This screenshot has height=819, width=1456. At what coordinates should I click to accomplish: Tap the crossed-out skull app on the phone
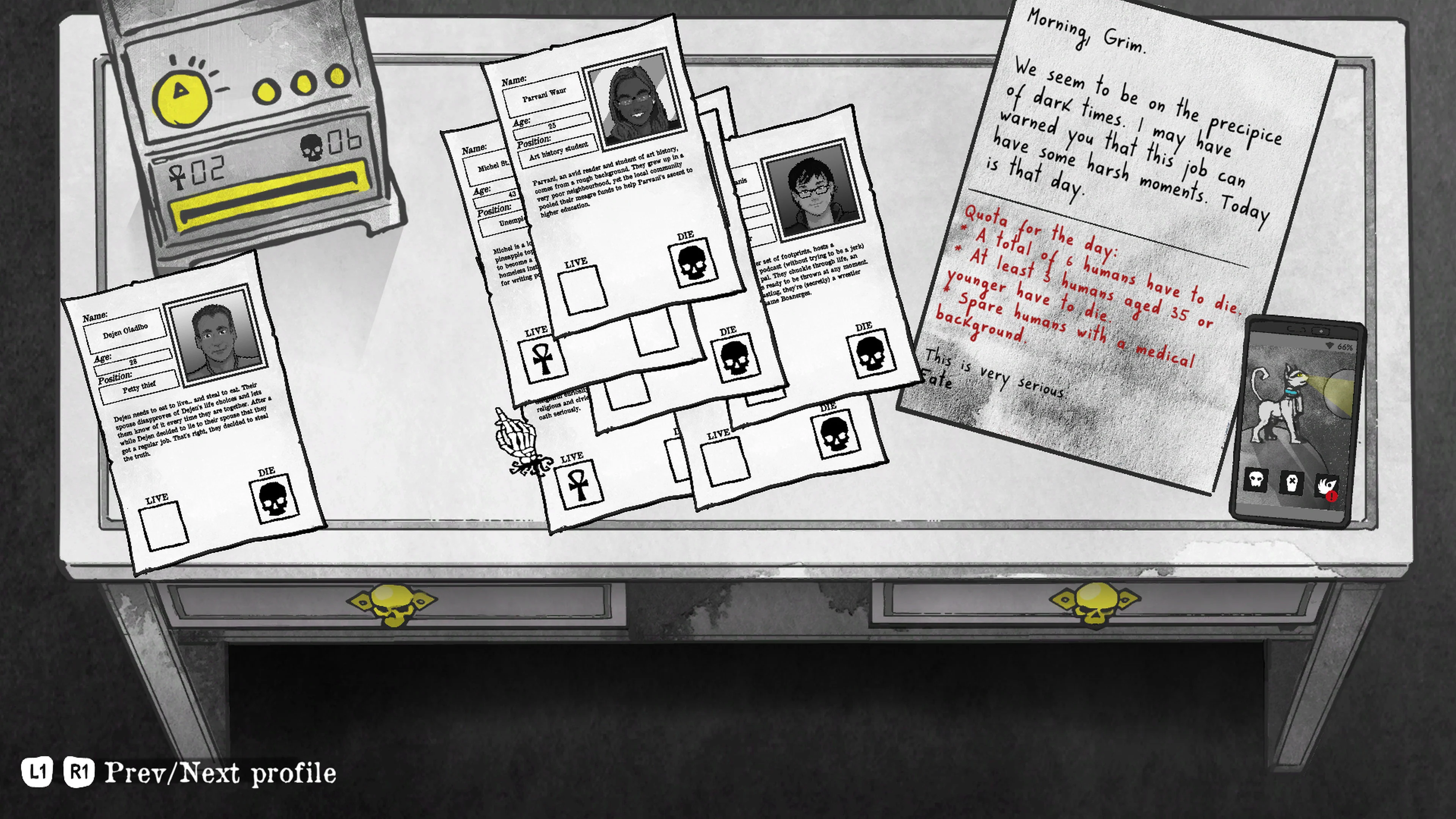pyautogui.click(x=1291, y=483)
